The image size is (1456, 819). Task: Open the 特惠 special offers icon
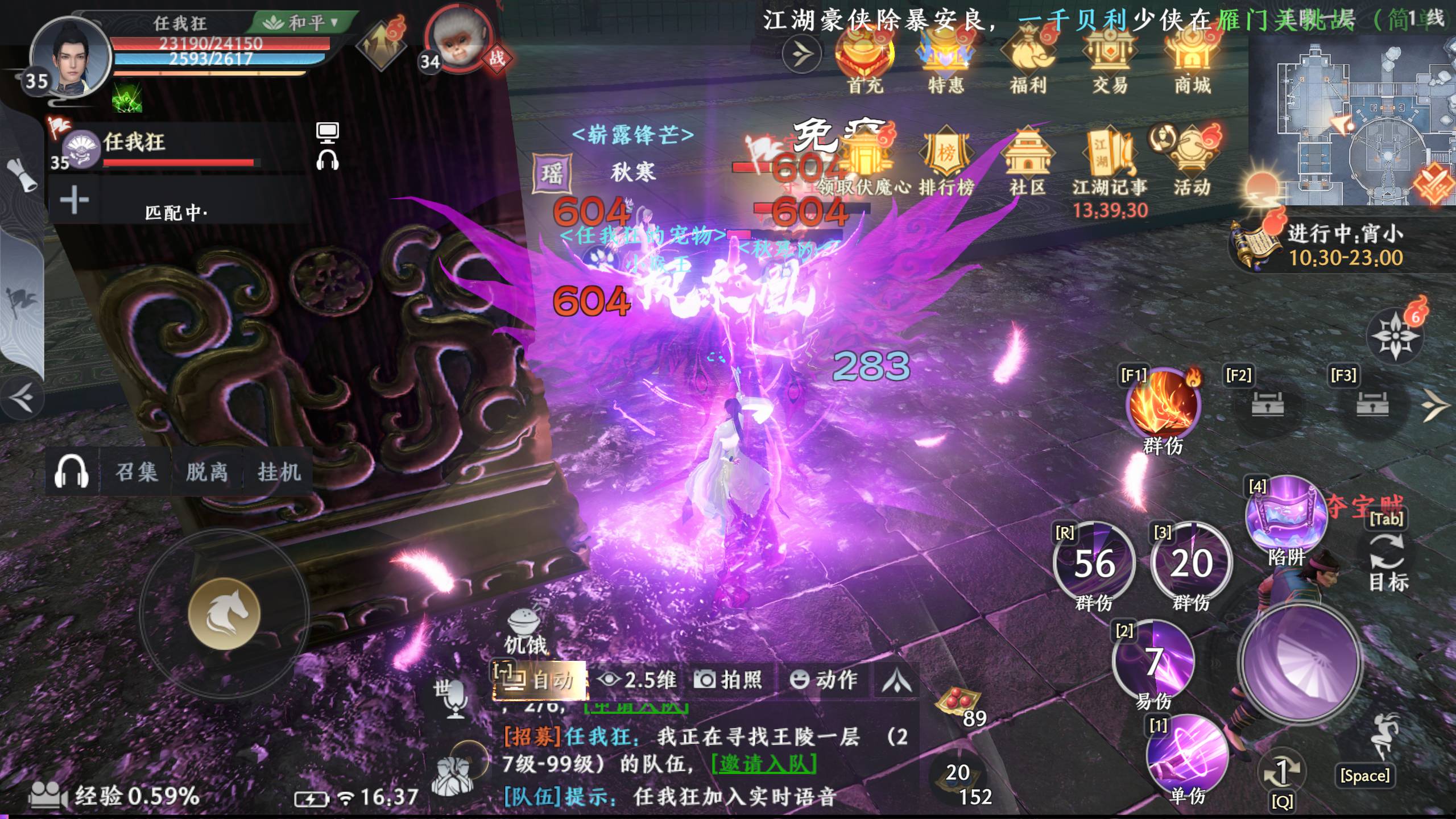coord(946,61)
